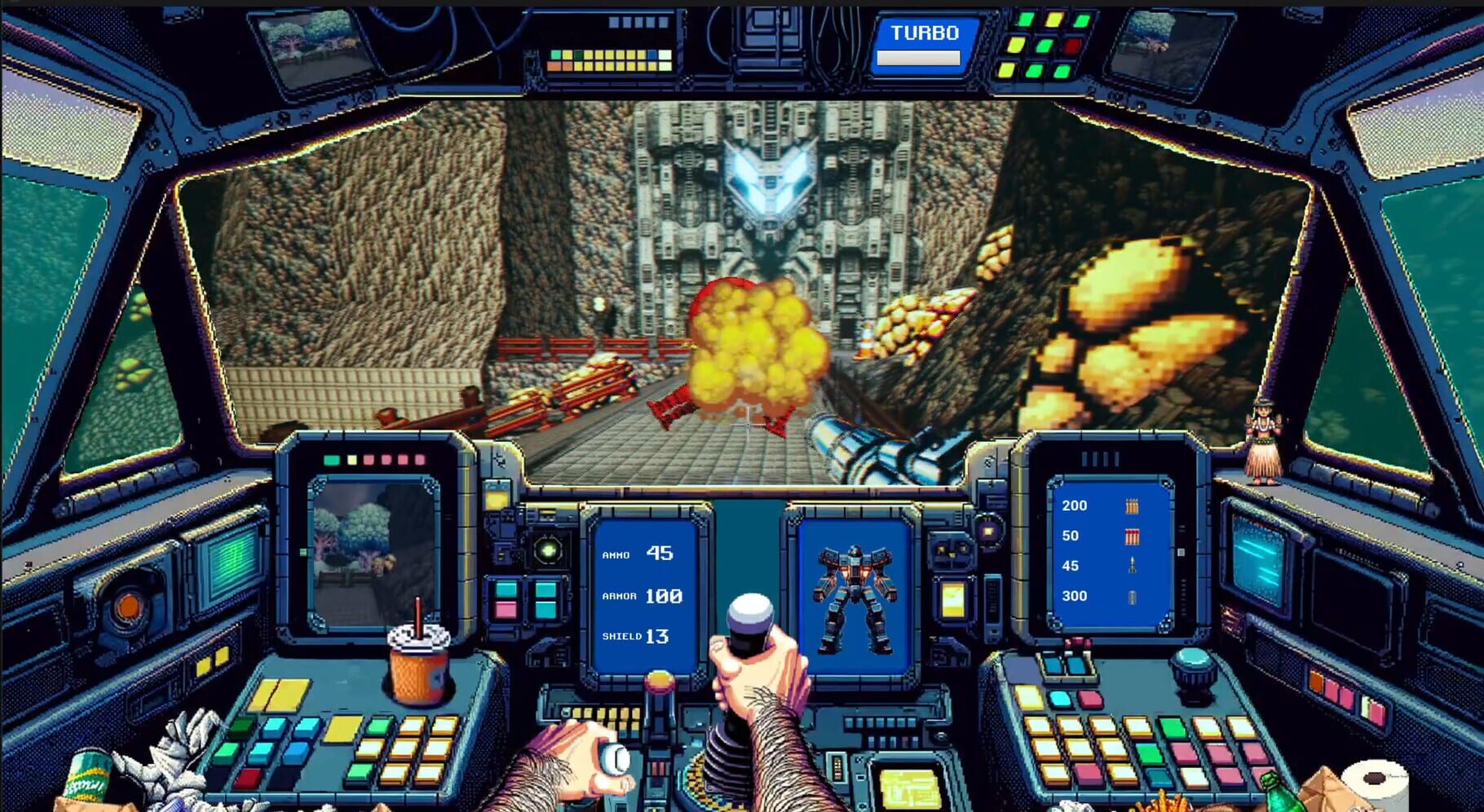Select the ARMOR 100 readout
Image resolution: width=1484 pixels, height=812 pixels.
[644, 595]
